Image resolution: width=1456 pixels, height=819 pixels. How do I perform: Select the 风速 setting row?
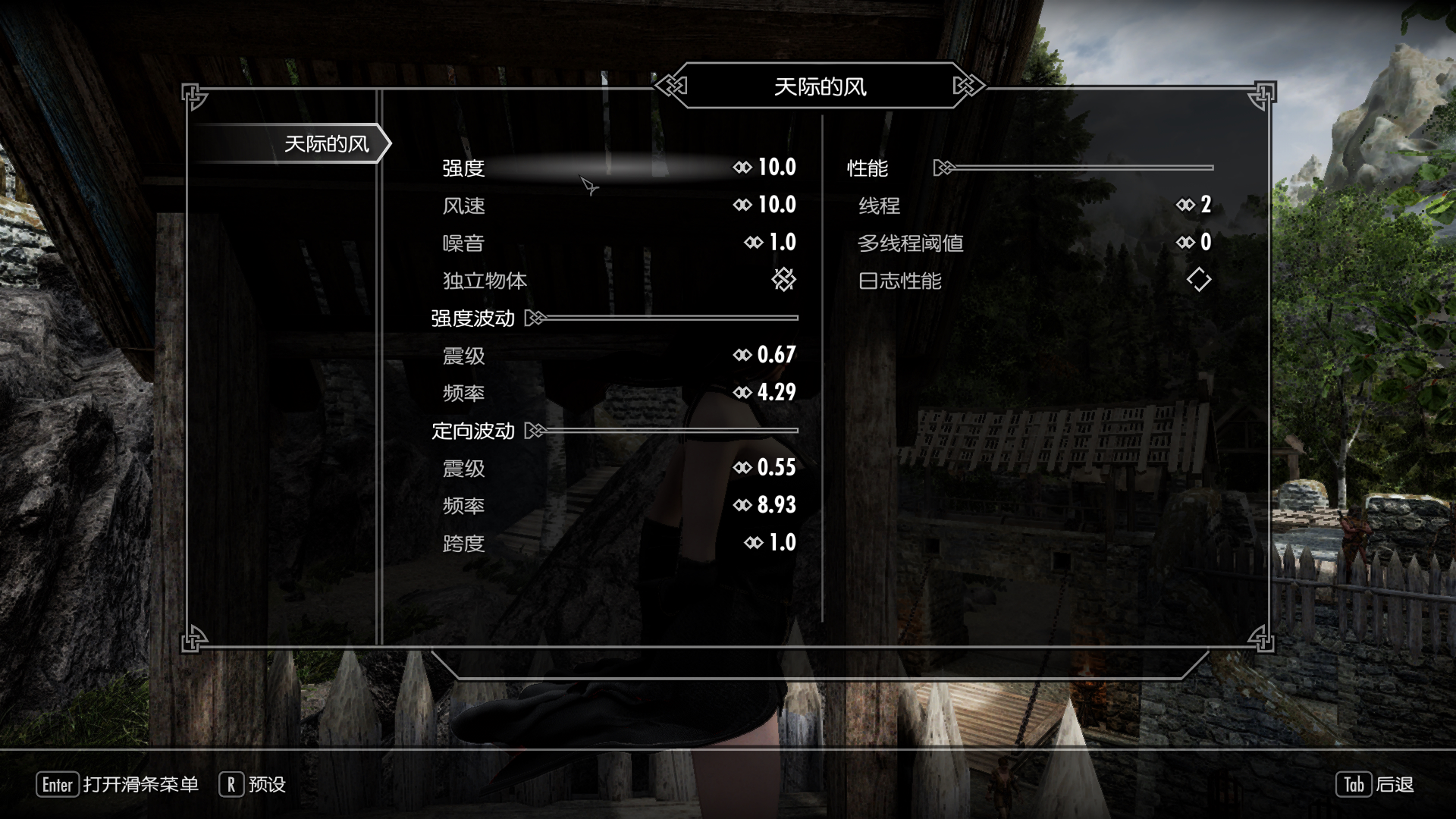(618, 205)
